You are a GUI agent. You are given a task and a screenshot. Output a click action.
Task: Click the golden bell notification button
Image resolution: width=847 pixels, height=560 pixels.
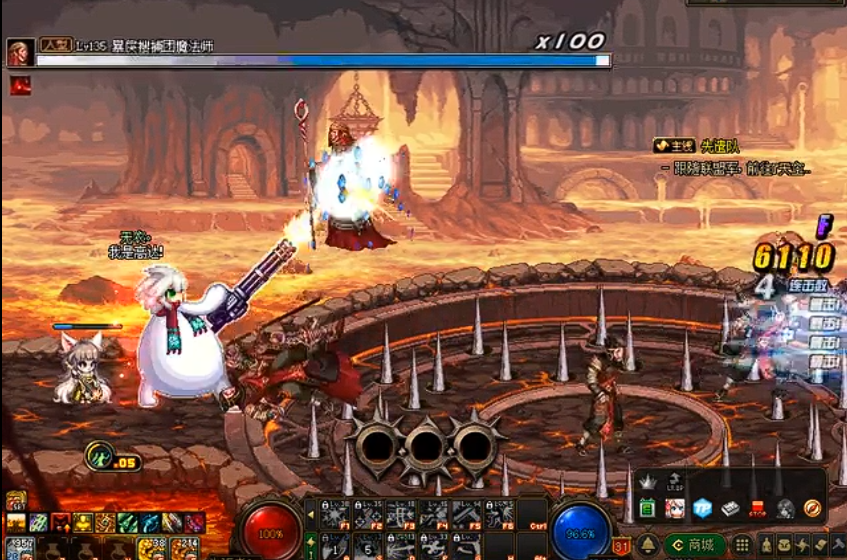pos(648,544)
